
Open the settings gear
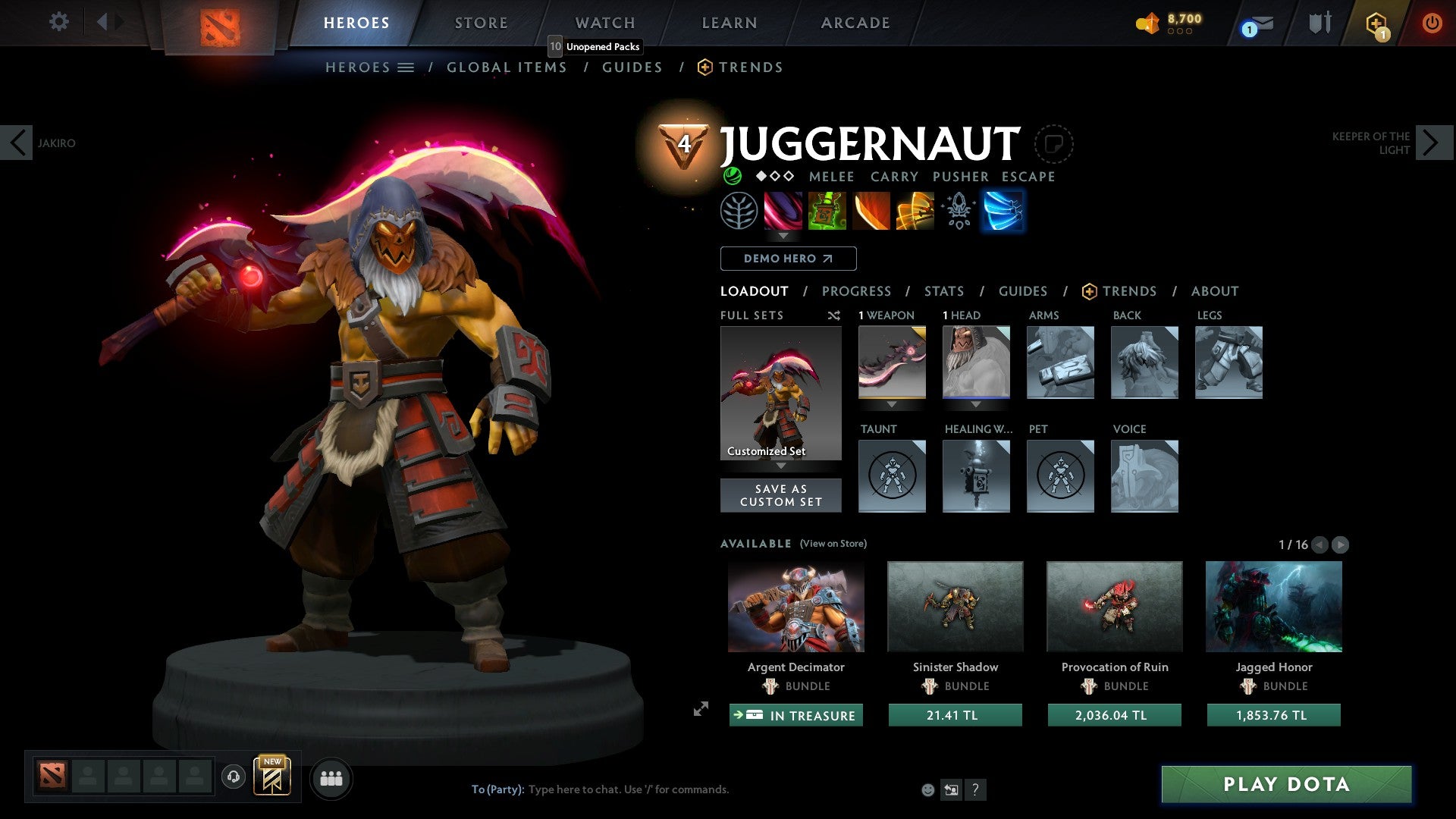(x=58, y=22)
